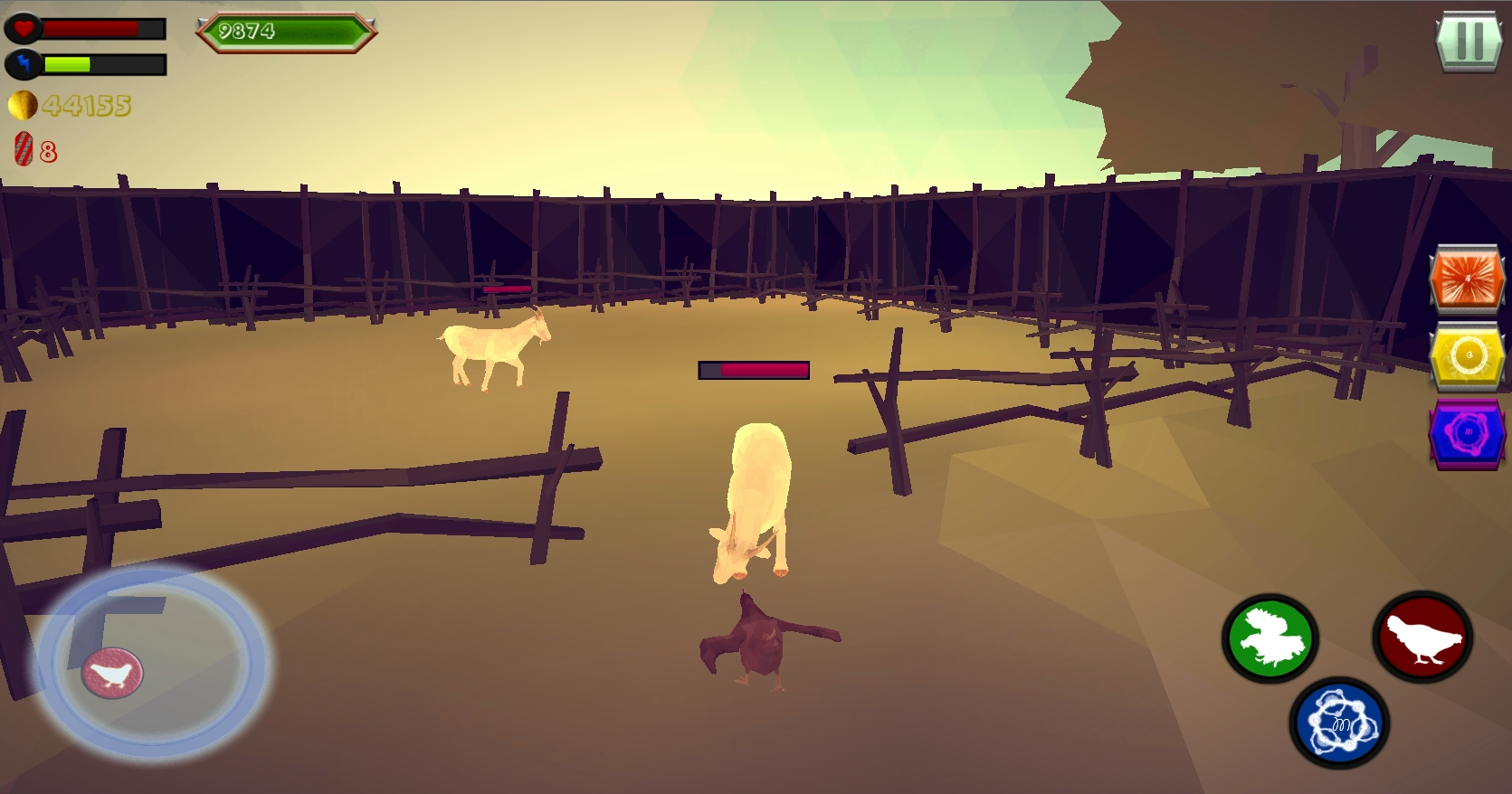
Task: Tap the green flying chicken button
Action: [1270, 638]
